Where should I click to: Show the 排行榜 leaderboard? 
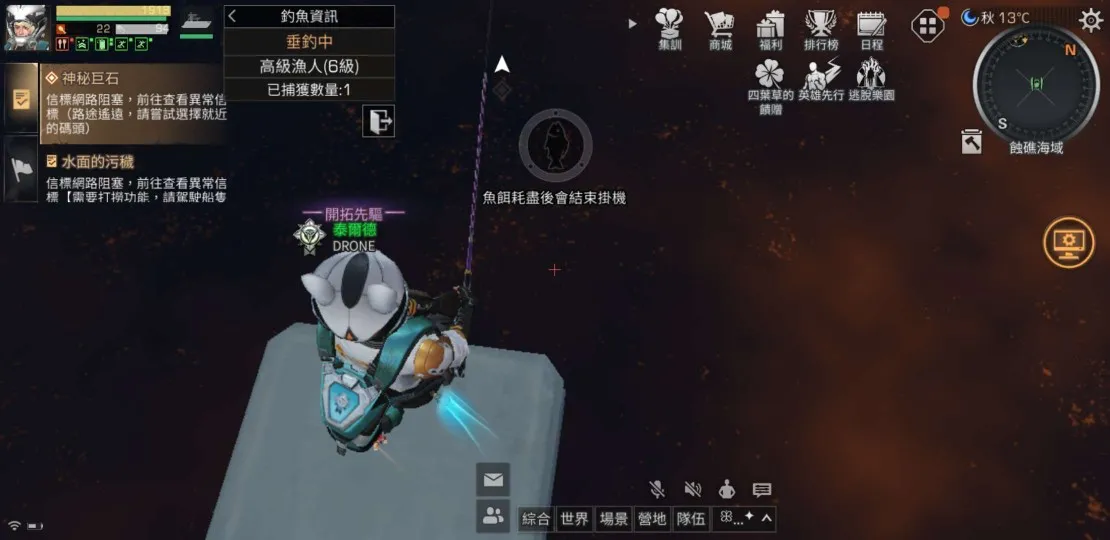[x=821, y=28]
